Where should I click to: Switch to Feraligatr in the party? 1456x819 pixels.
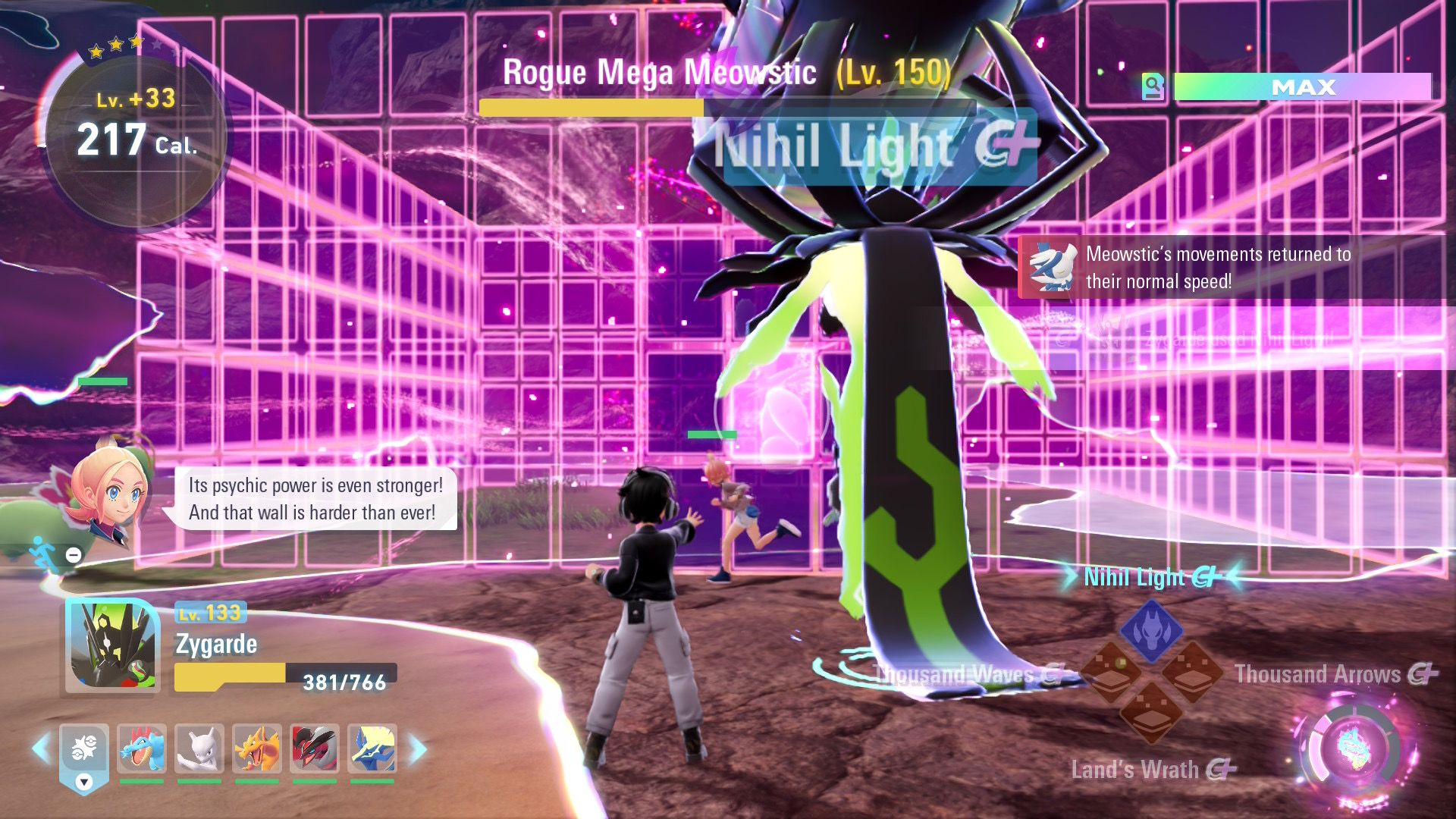pos(142,748)
